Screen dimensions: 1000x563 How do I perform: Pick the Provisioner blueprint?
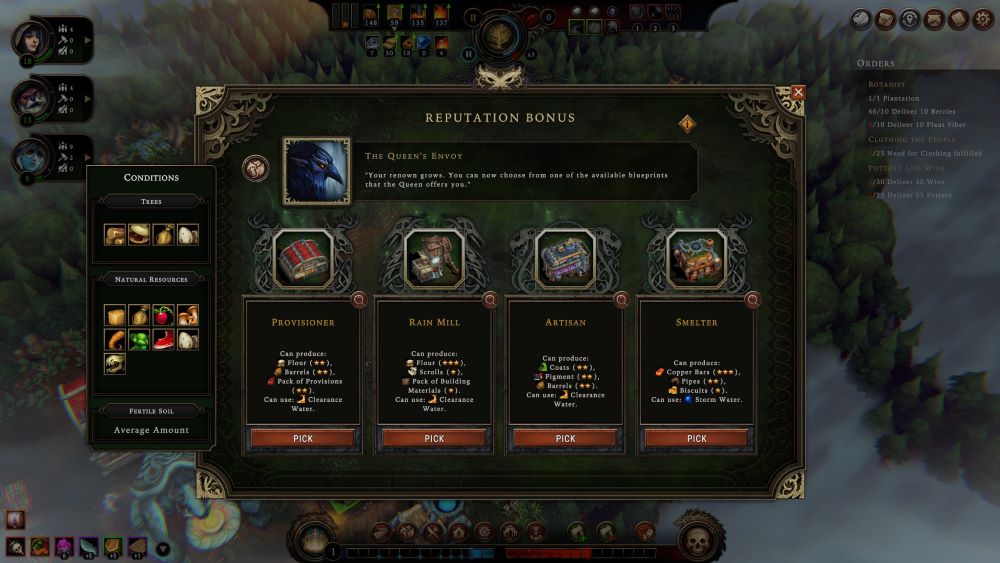302,438
